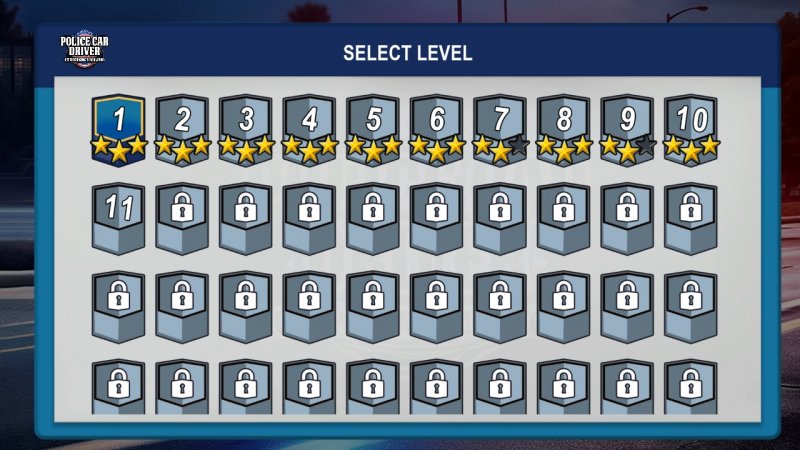800x450 pixels.
Task: Select level 10 badge
Action: 692,124
